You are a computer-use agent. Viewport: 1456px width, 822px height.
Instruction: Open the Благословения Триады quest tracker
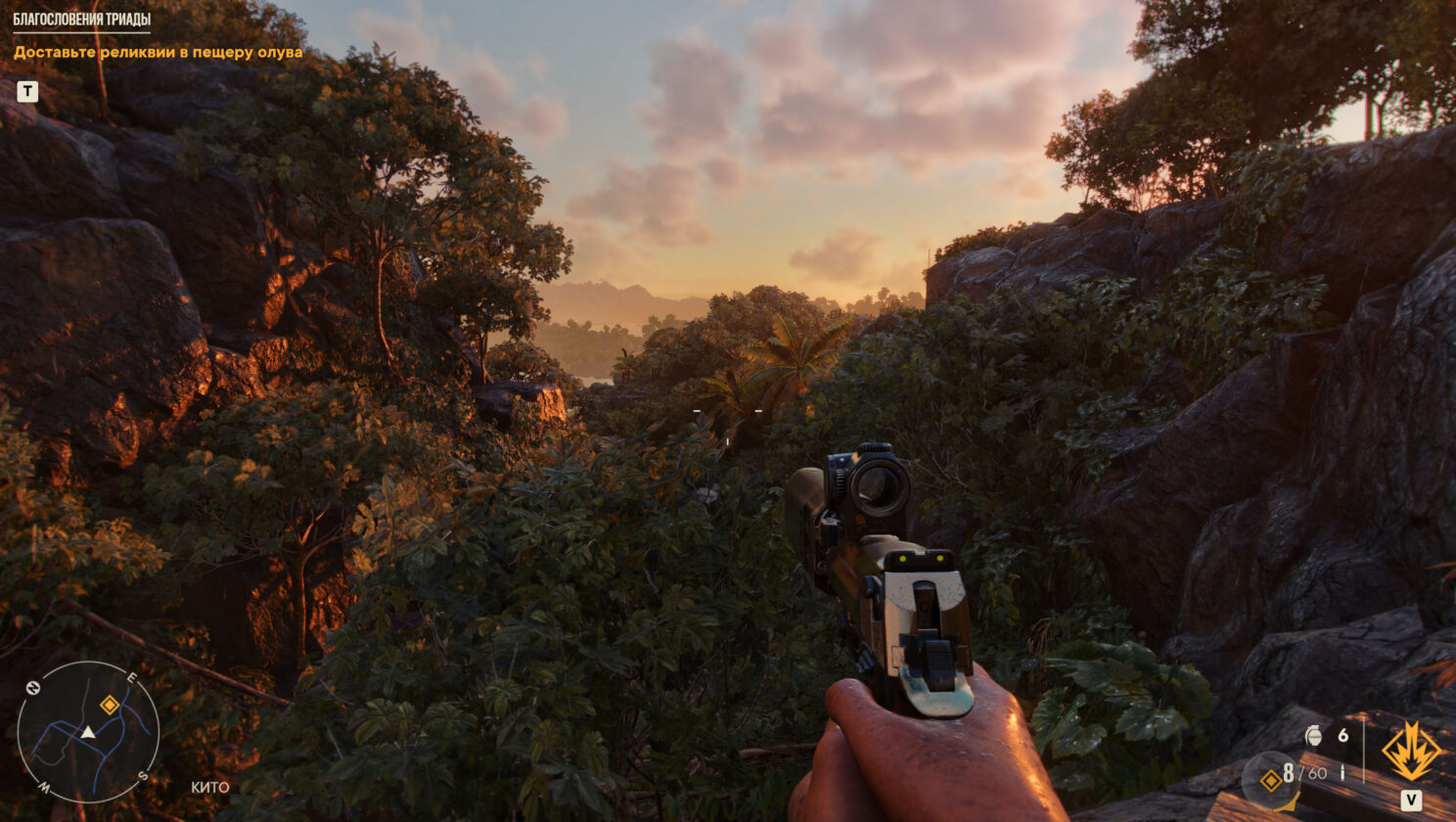pyautogui.click(x=82, y=20)
